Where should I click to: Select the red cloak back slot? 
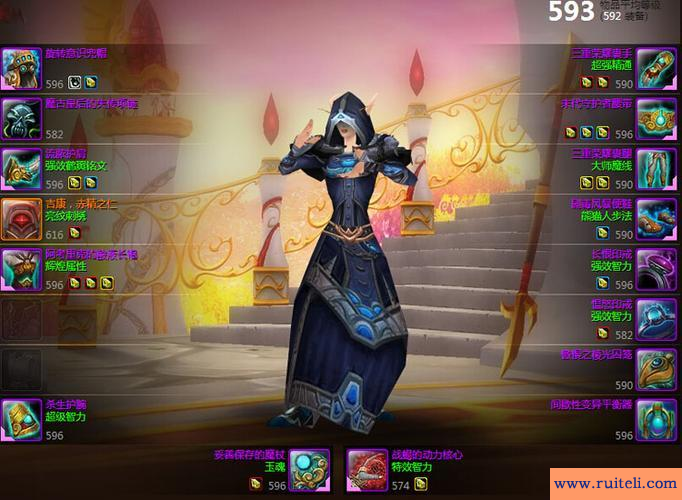point(21,219)
